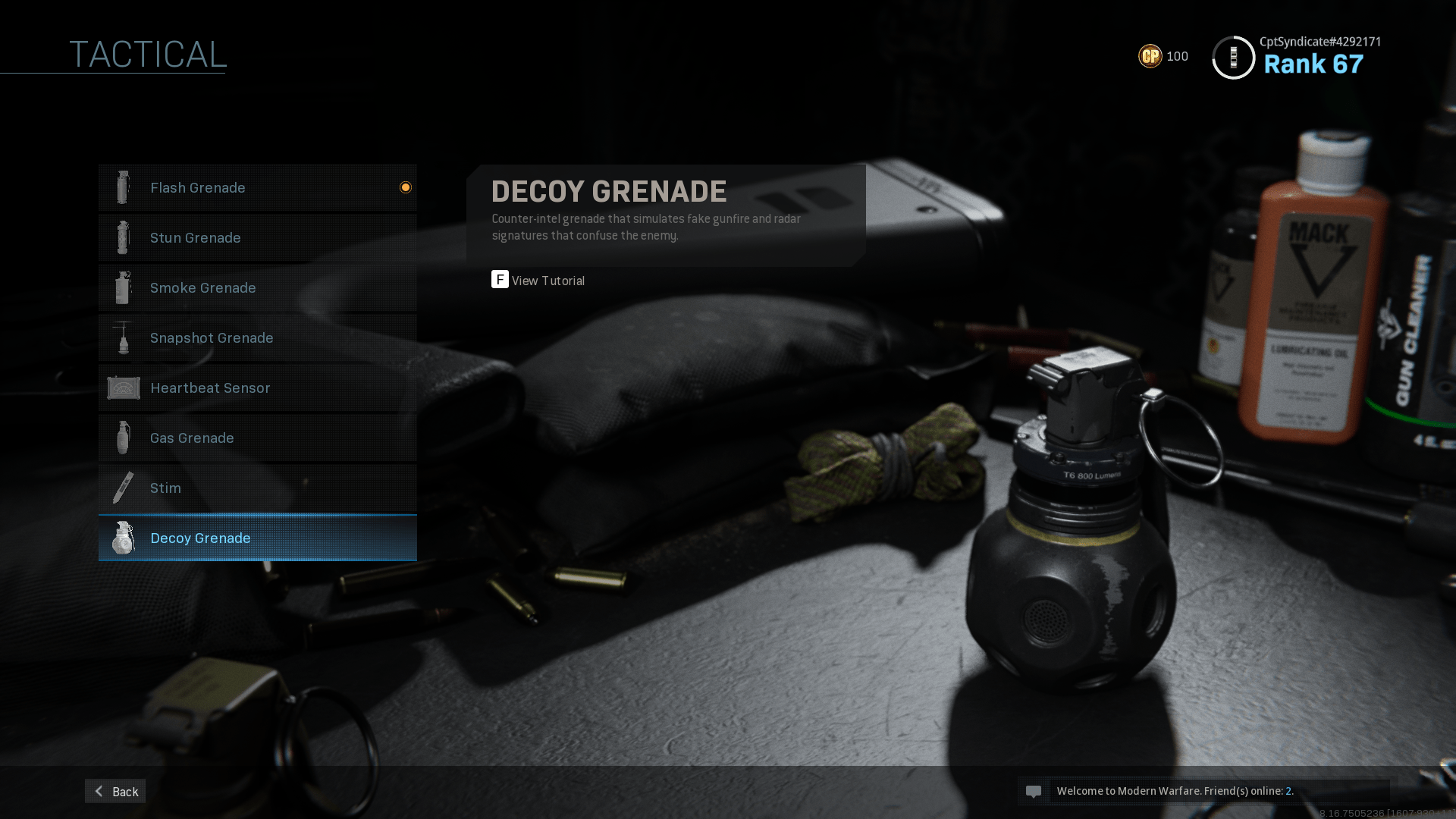Go Back to the previous menu
This screenshot has width=1456, height=819.
coord(115,791)
